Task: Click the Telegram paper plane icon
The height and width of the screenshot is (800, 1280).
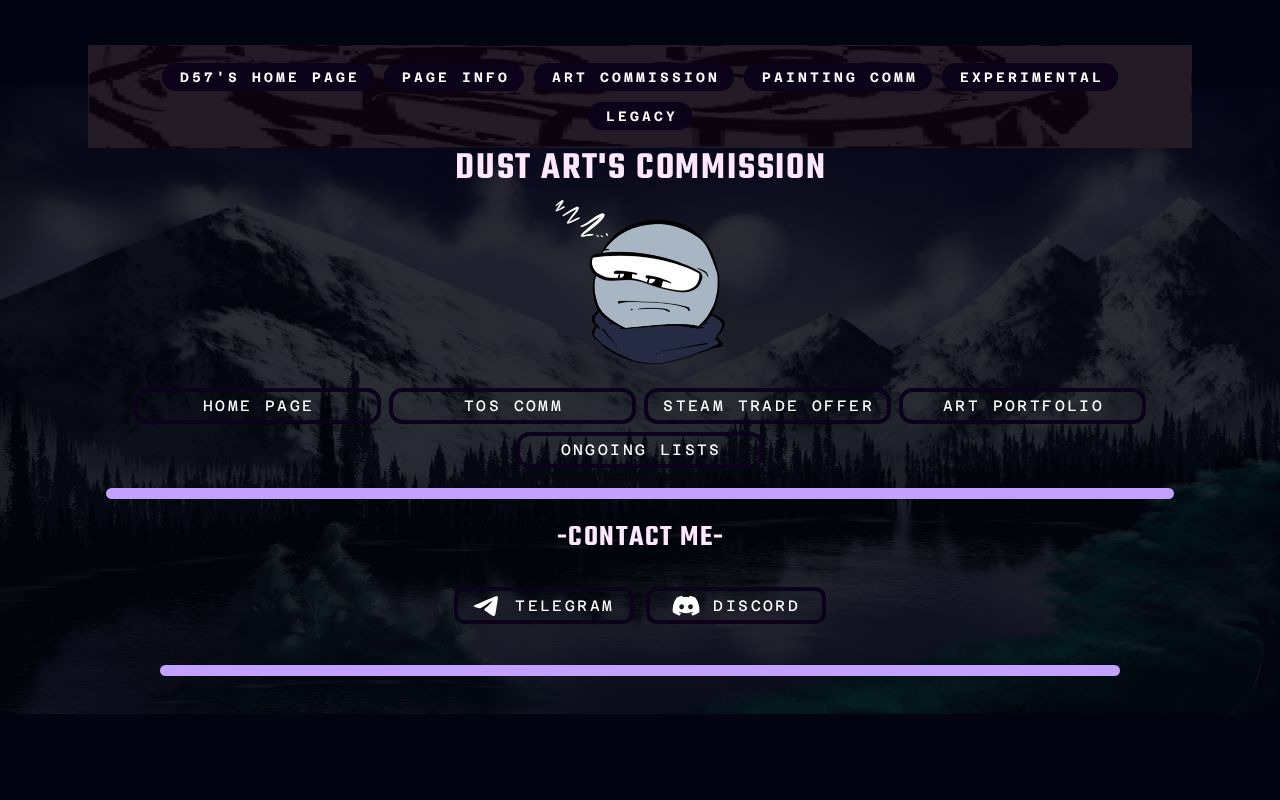Action: pos(486,605)
